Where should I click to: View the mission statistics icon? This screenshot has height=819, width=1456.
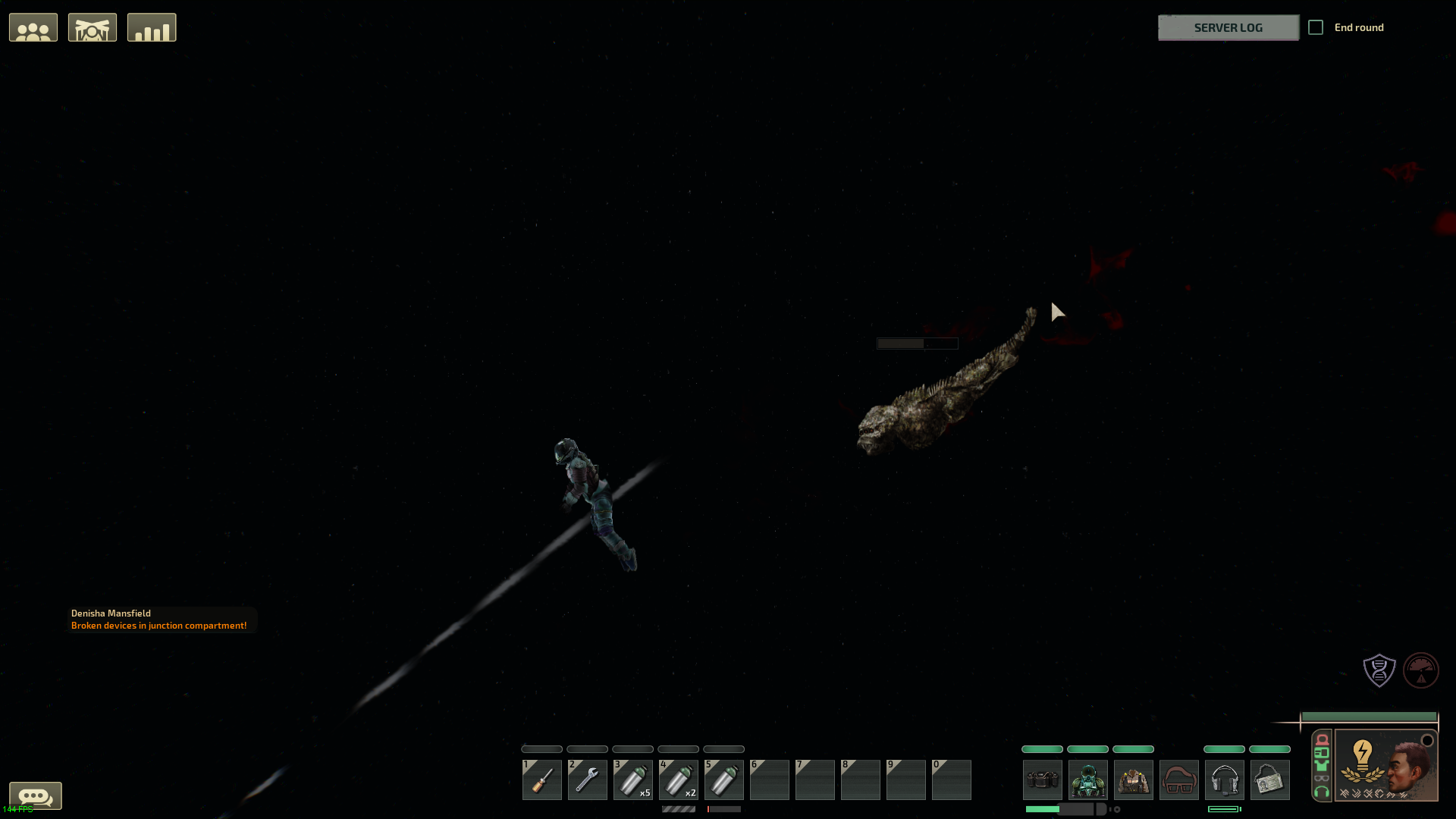pyautogui.click(x=152, y=27)
